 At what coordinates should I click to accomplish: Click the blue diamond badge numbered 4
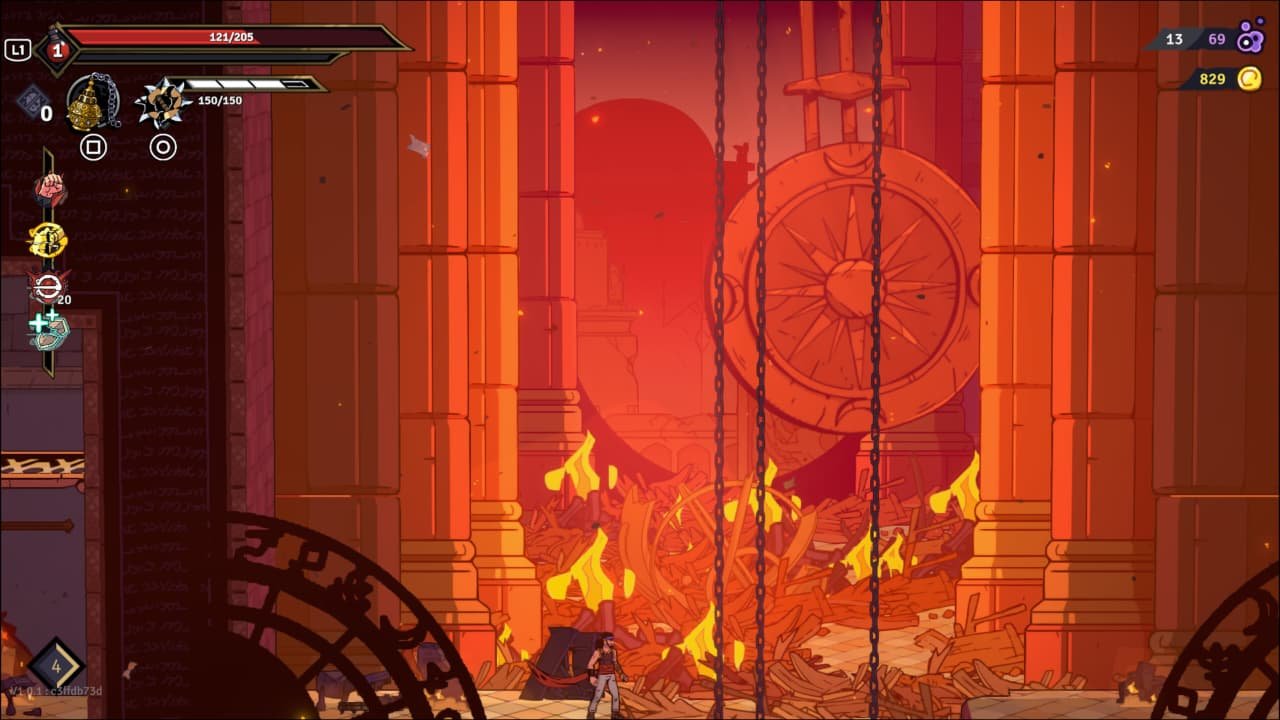[x=56, y=665]
